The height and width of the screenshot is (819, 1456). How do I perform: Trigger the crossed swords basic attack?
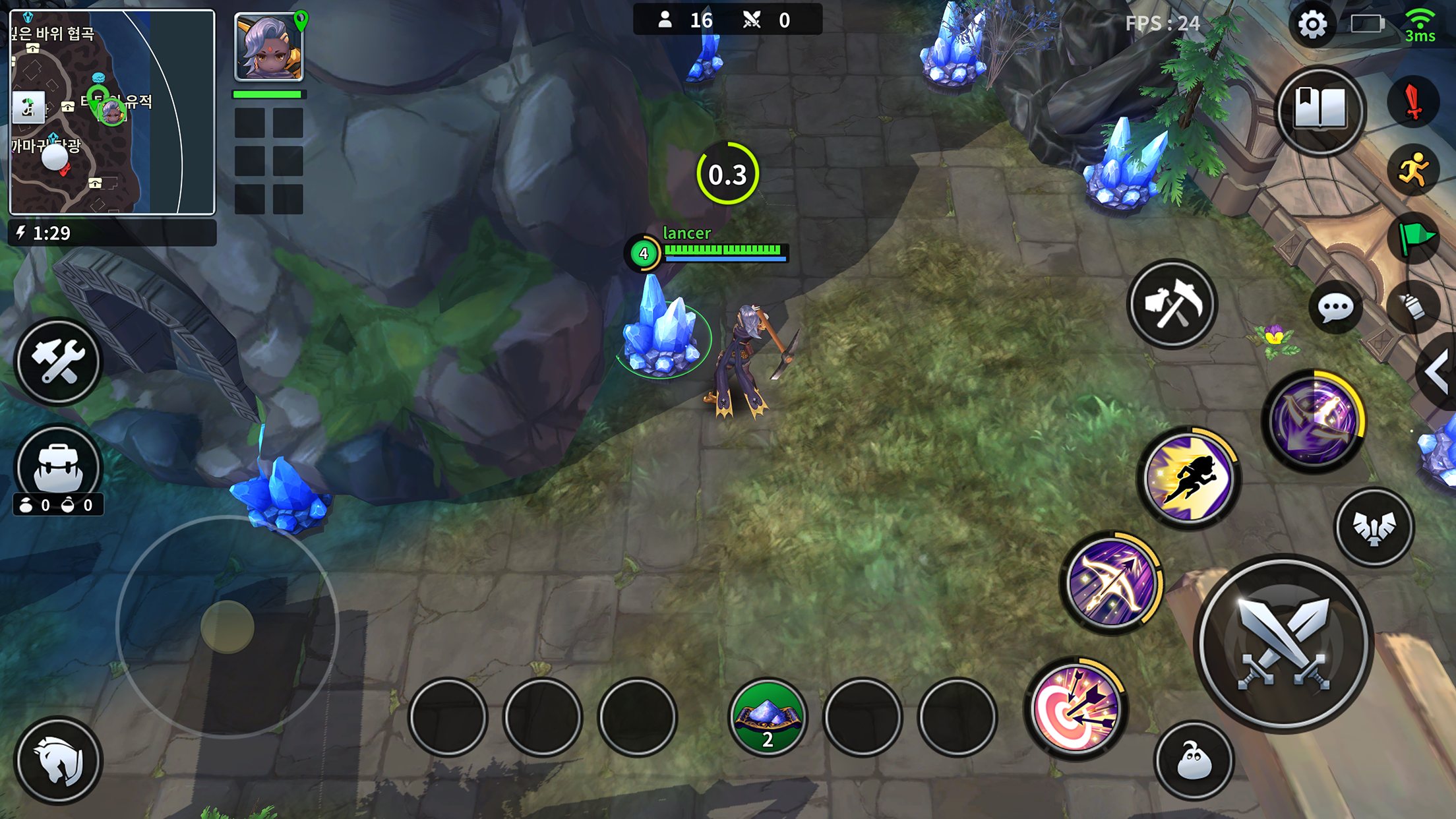pos(1283,644)
